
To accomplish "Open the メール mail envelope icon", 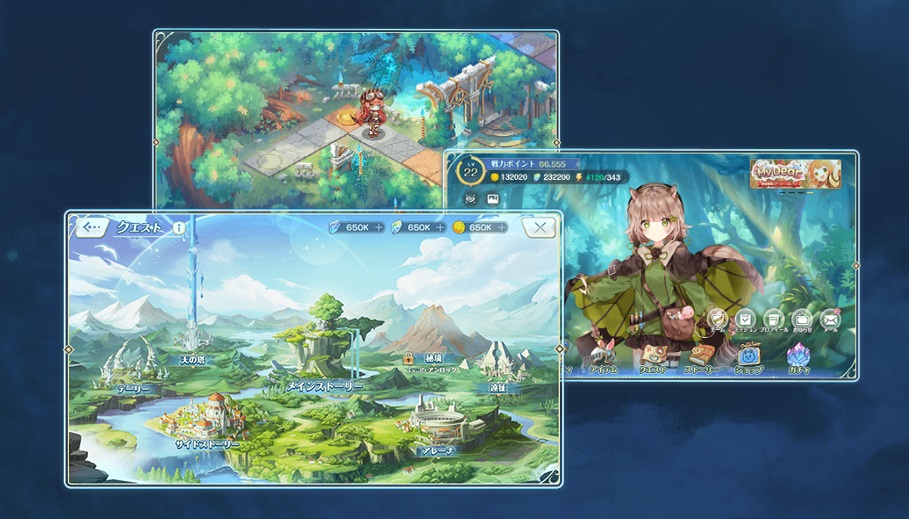I will click(830, 320).
